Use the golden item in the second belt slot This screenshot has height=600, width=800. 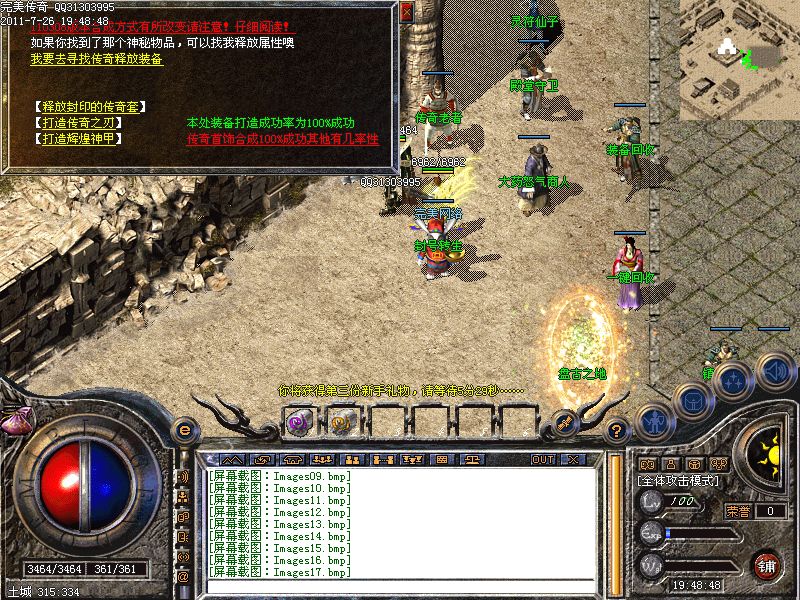[340, 423]
